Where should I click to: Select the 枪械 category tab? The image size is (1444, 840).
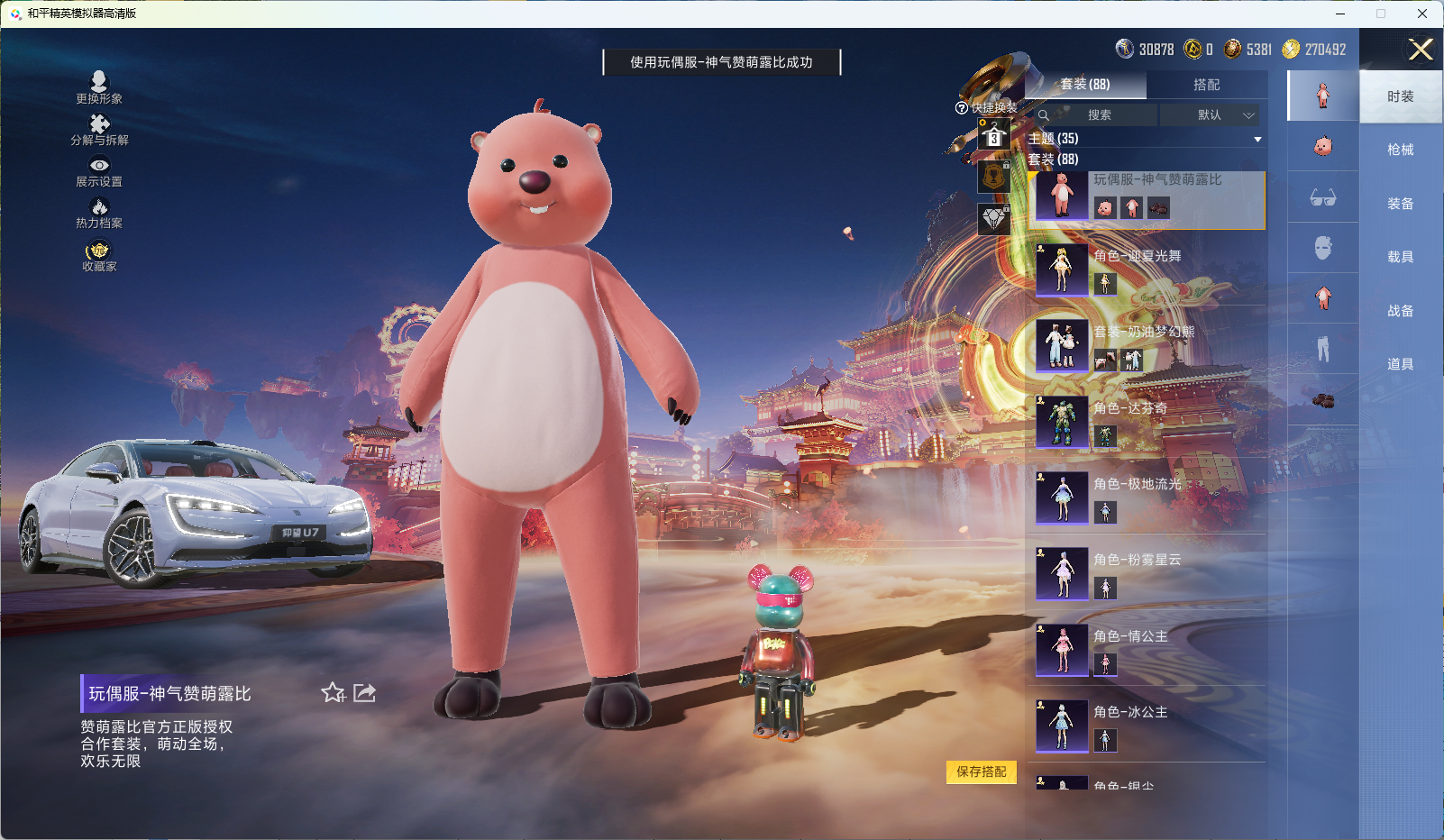tap(1400, 149)
